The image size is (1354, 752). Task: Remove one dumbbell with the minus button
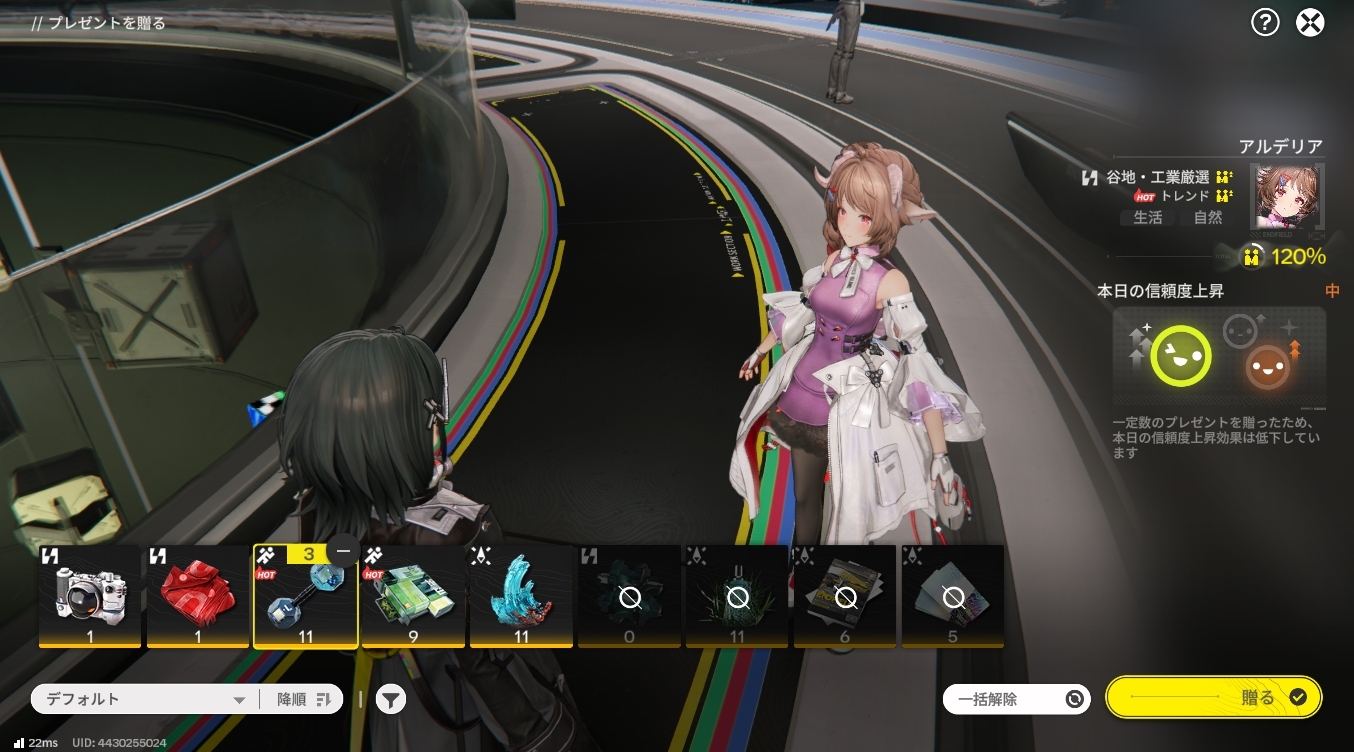tap(344, 552)
